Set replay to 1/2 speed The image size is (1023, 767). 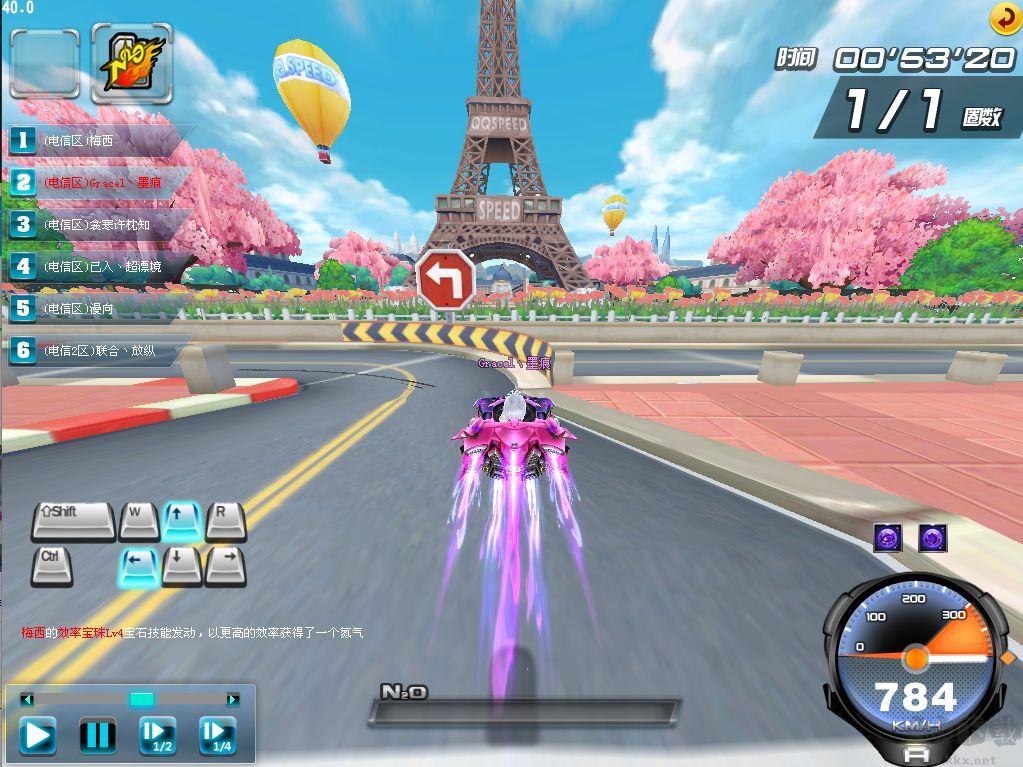[157, 736]
